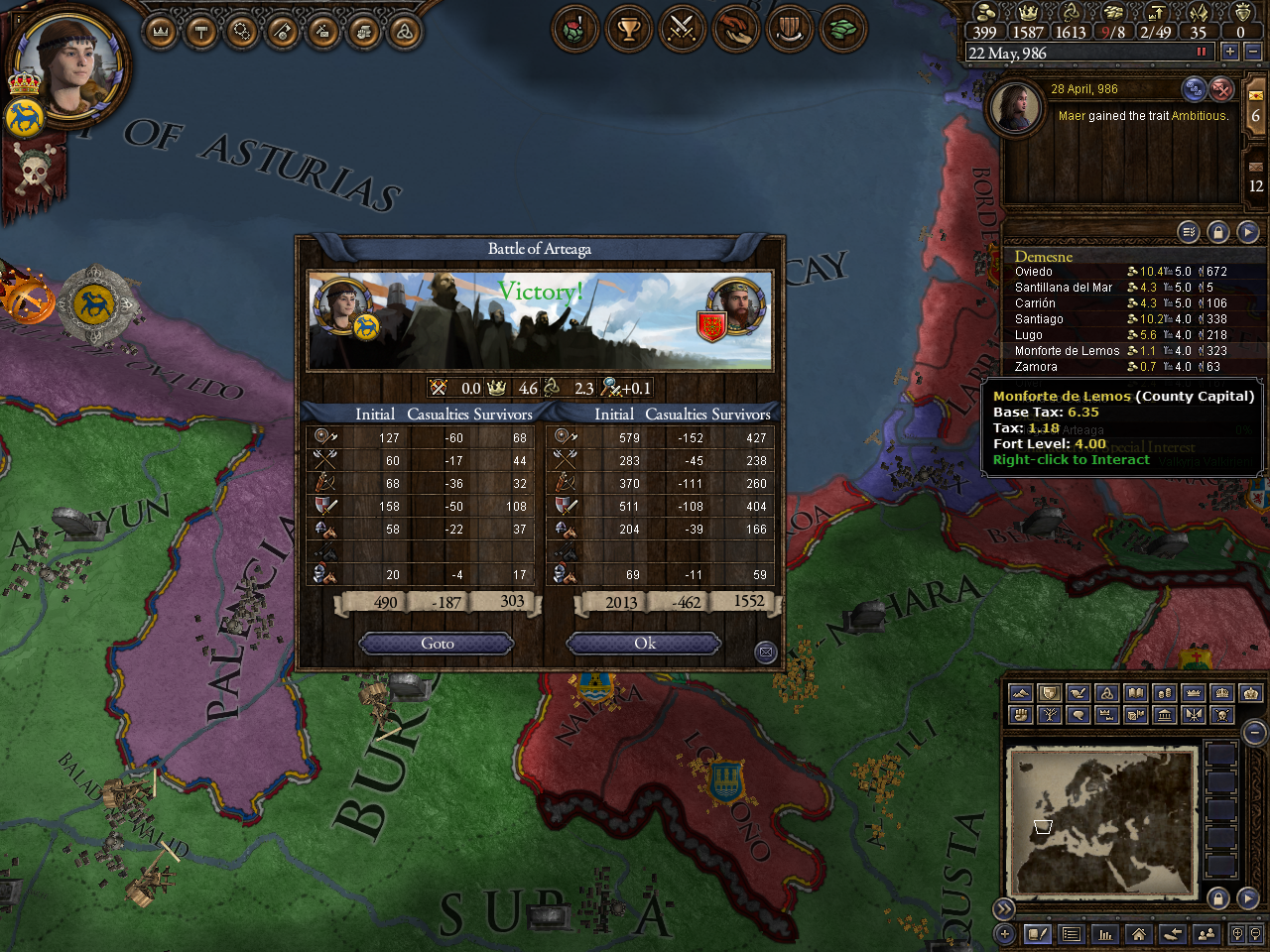Viewport: 1270px width, 952px height.
Task: Confirm the Battle of Arteaga with Ok
Action: tap(643, 643)
